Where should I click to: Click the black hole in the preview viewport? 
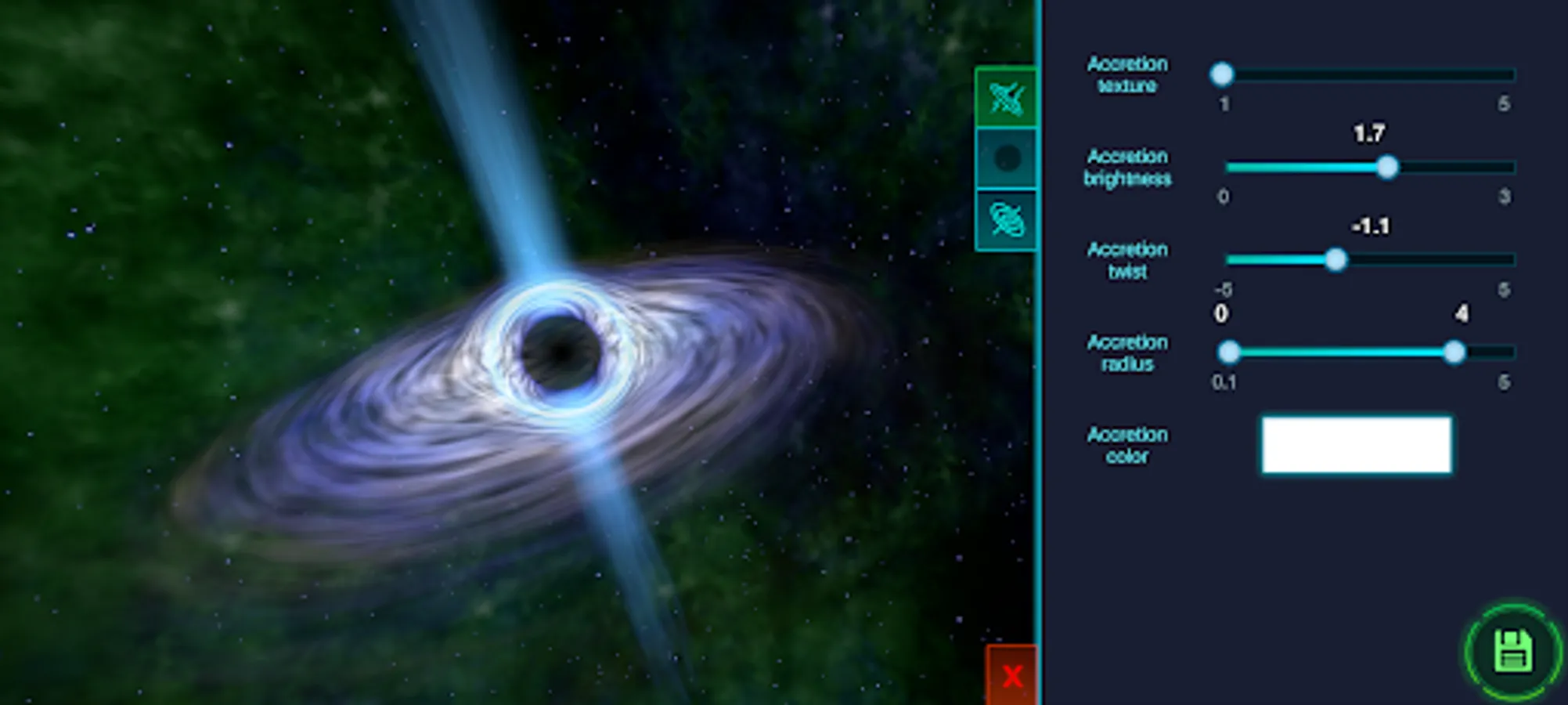tap(562, 351)
